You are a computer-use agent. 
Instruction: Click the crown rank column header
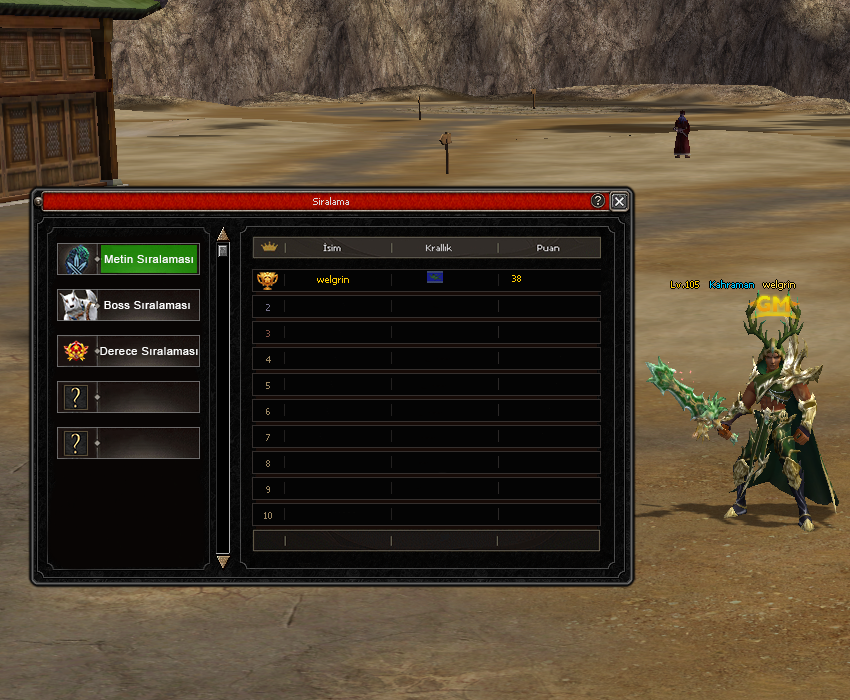click(268, 247)
